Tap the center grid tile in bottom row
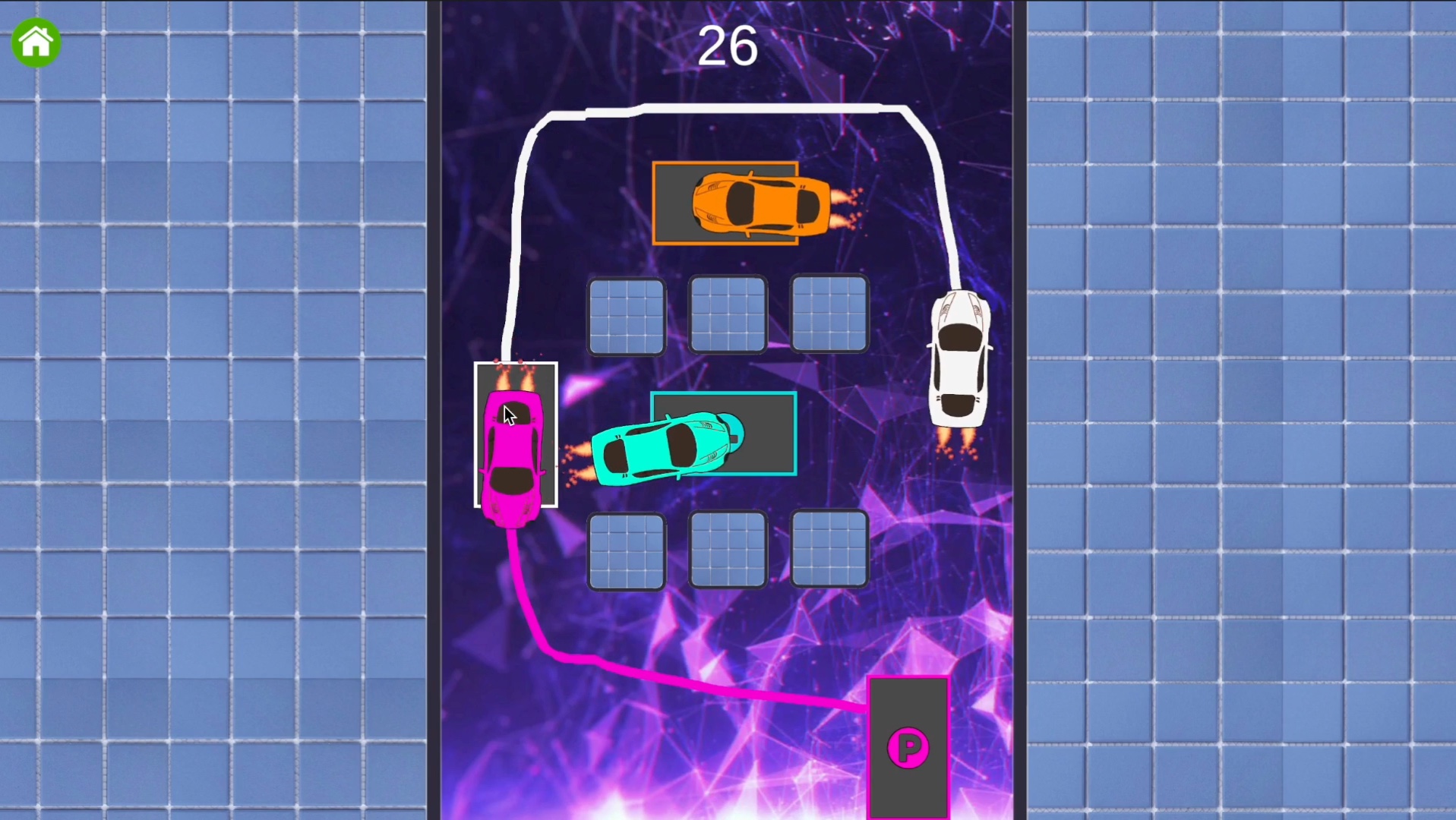1456x820 pixels. [x=727, y=550]
